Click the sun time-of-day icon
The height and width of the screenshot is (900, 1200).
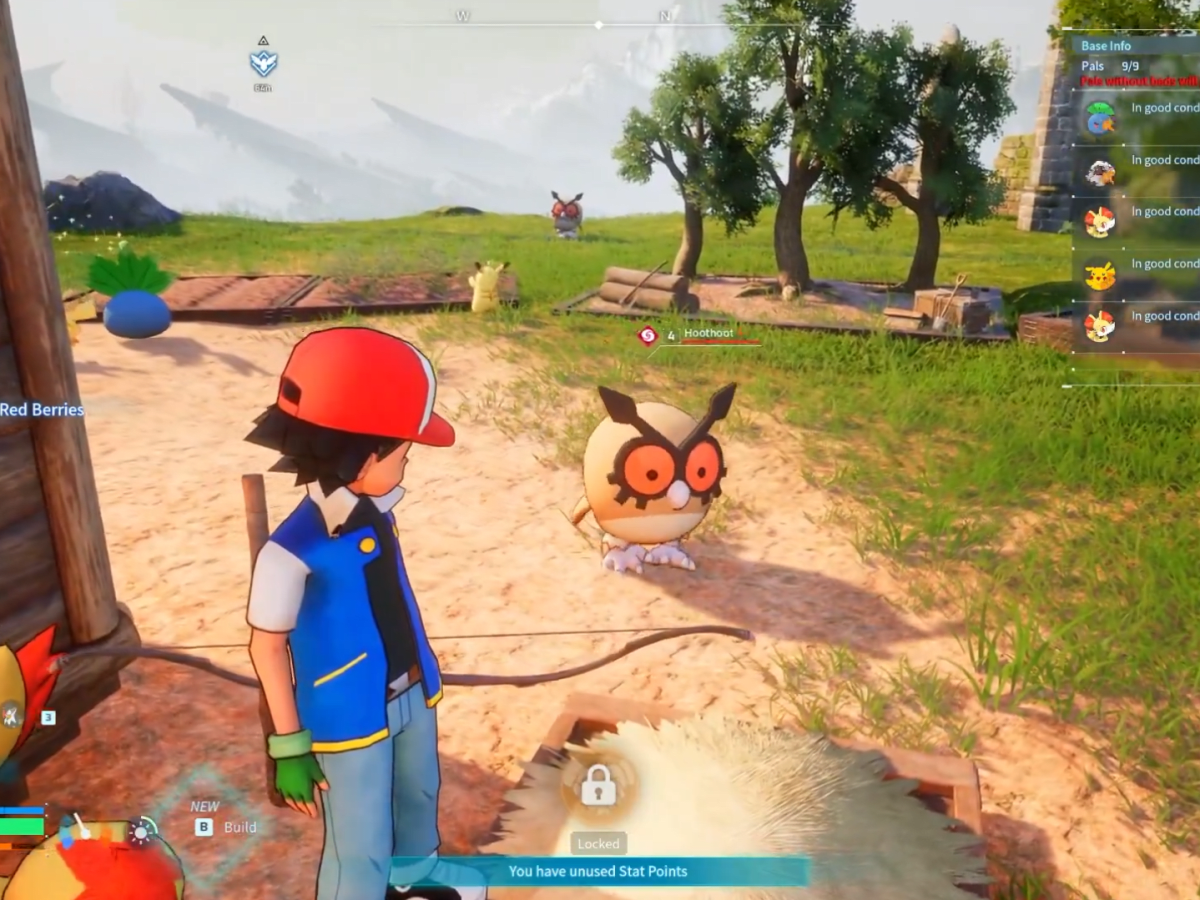pos(143,831)
